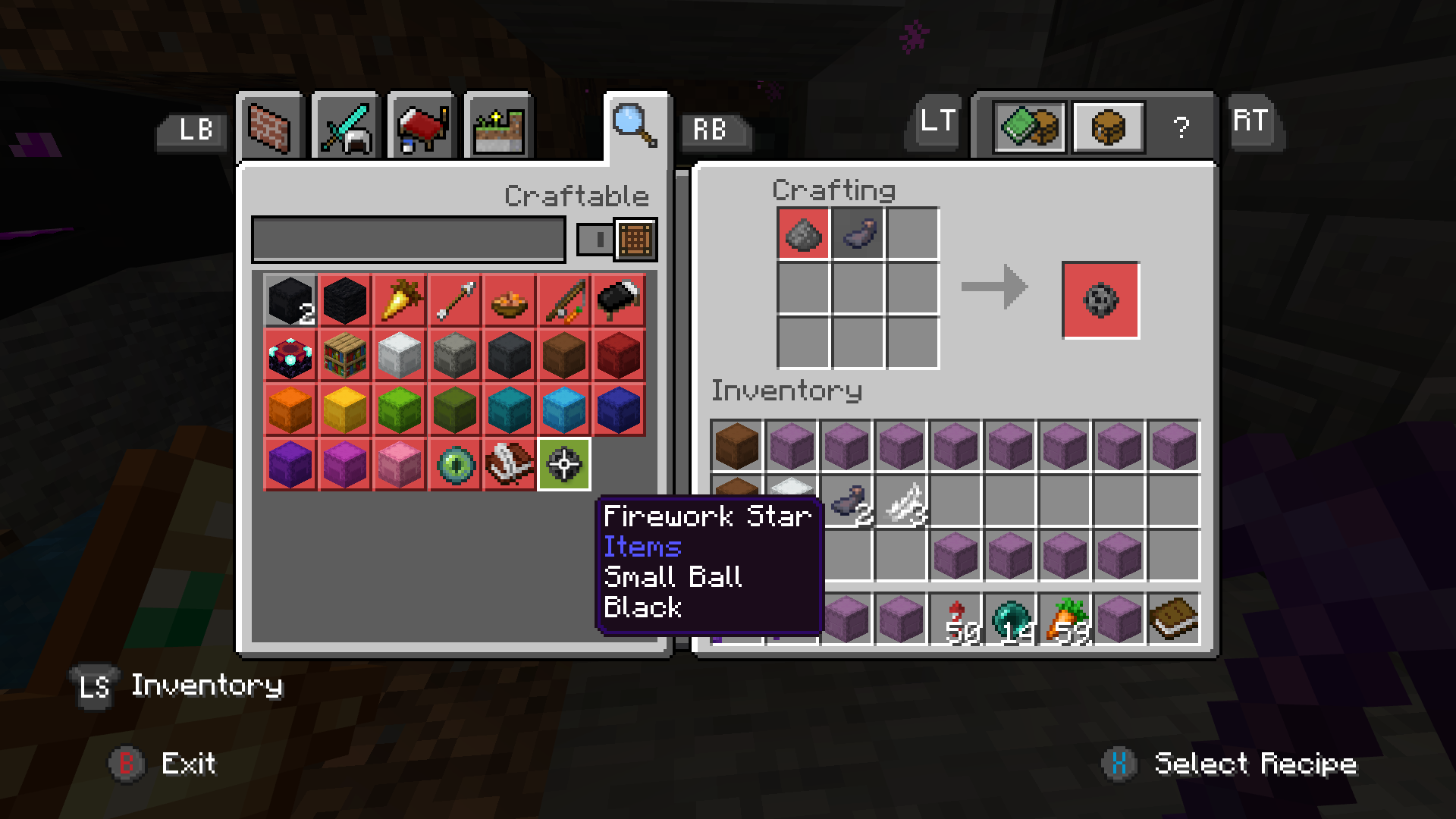The width and height of the screenshot is (1456, 819).
Task: Select the red bed Items tab
Action: [x=422, y=127]
